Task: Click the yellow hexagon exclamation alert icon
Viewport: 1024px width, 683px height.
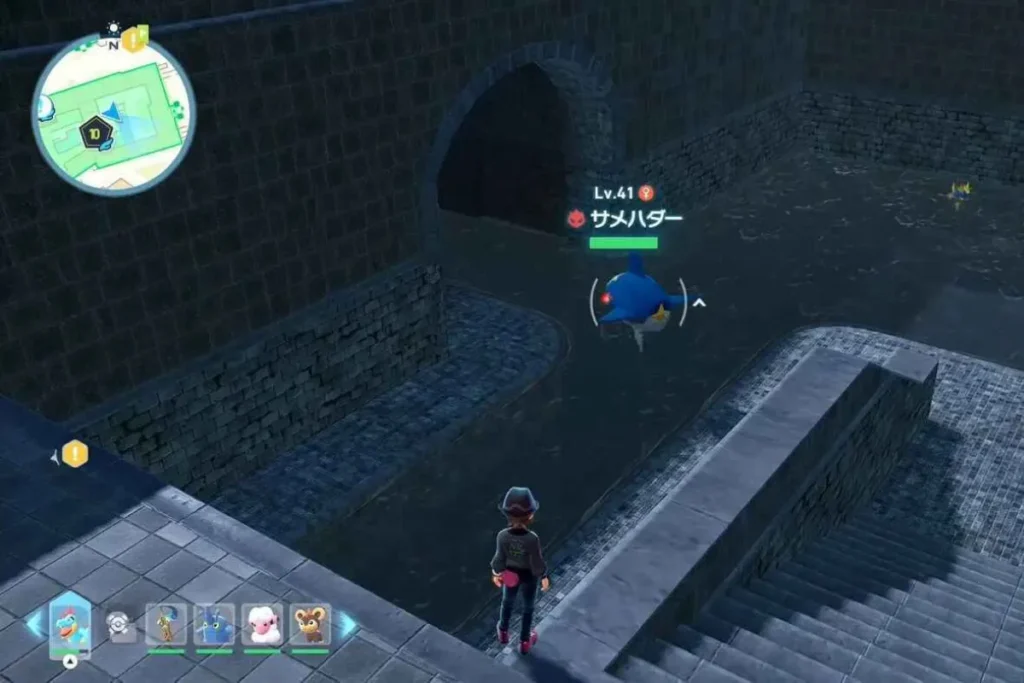Action: point(76,455)
